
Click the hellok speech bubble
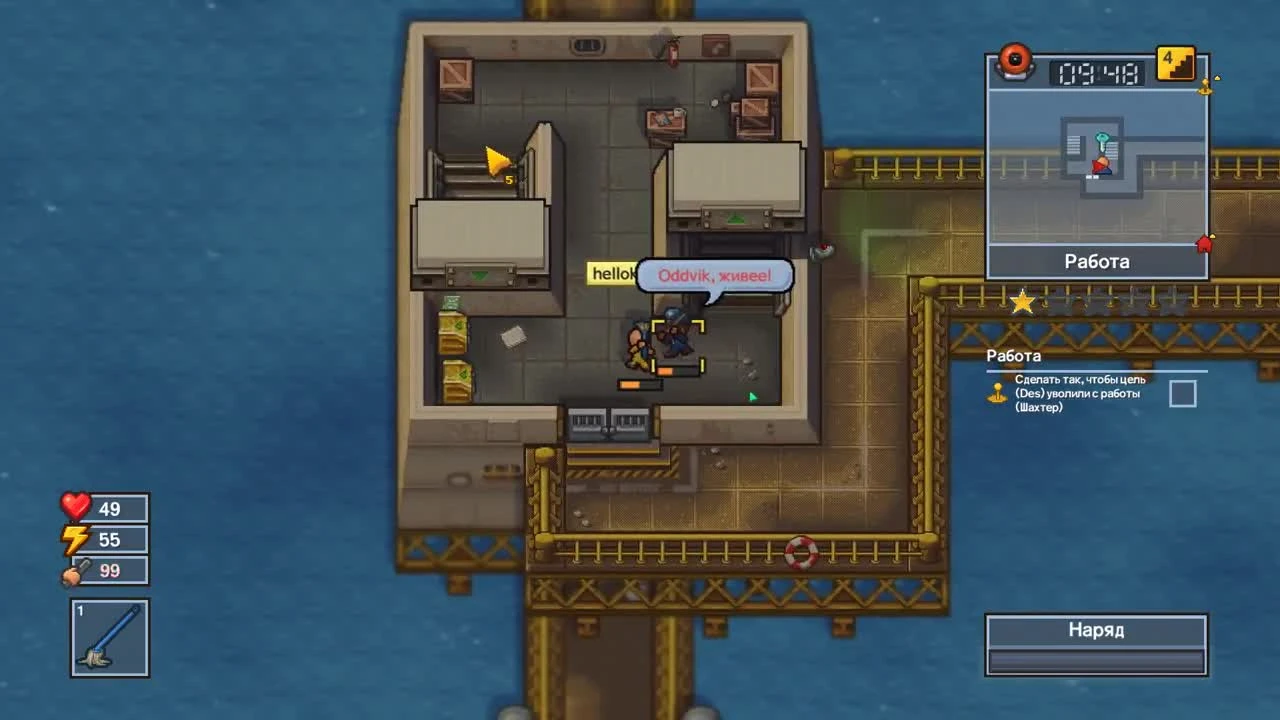click(611, 273)
